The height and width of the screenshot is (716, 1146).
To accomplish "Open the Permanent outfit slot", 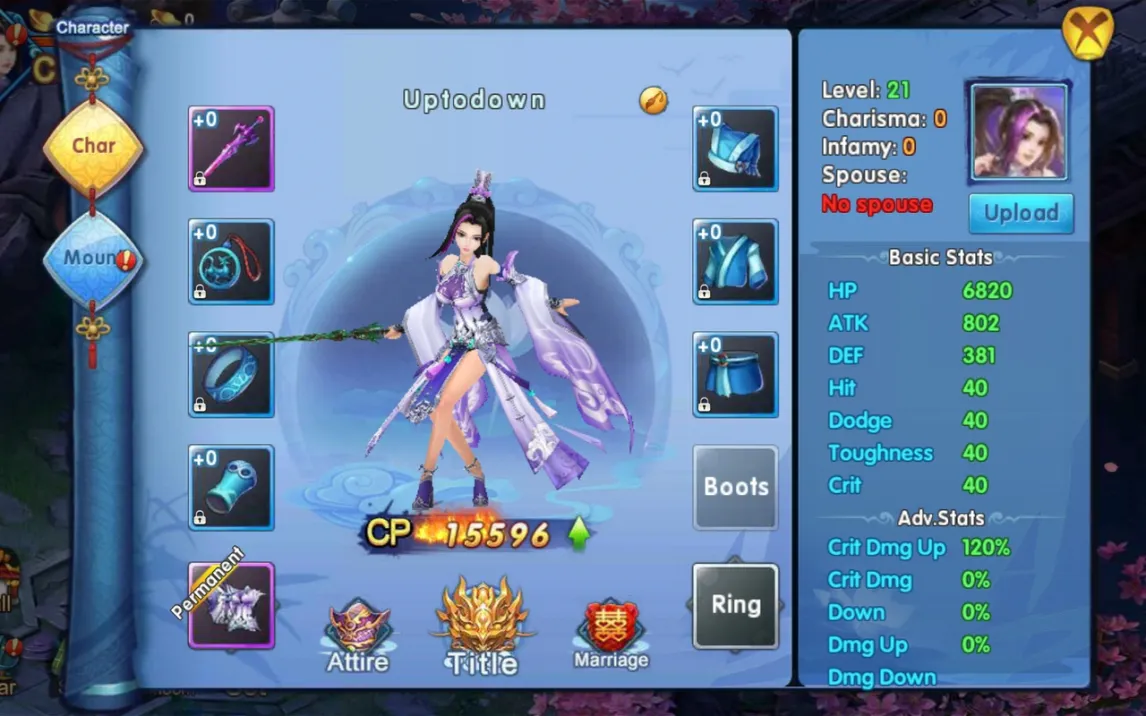I will tap(231, 606).
